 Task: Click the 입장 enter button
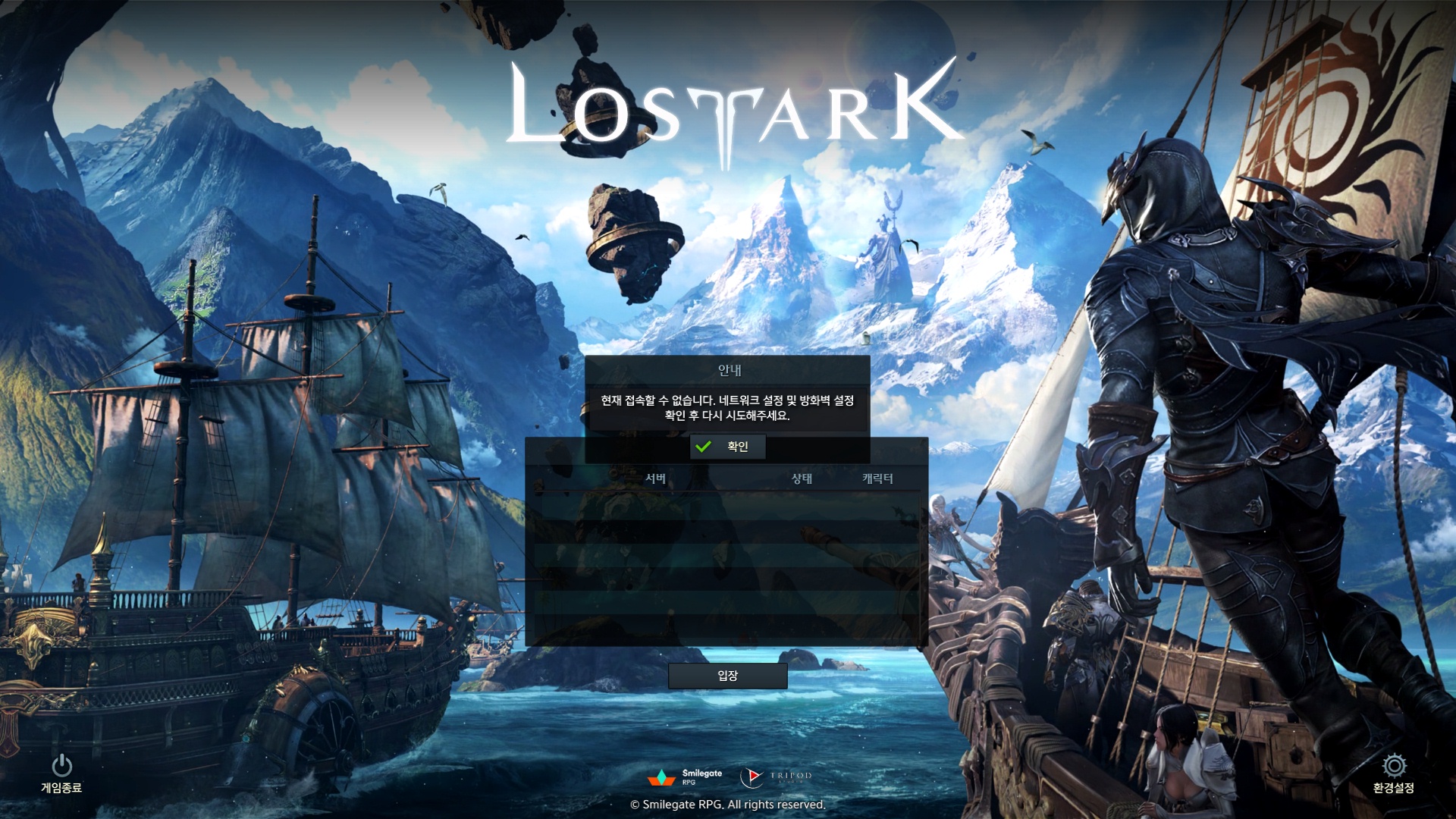pyautogui.click(x=727, y=676)
